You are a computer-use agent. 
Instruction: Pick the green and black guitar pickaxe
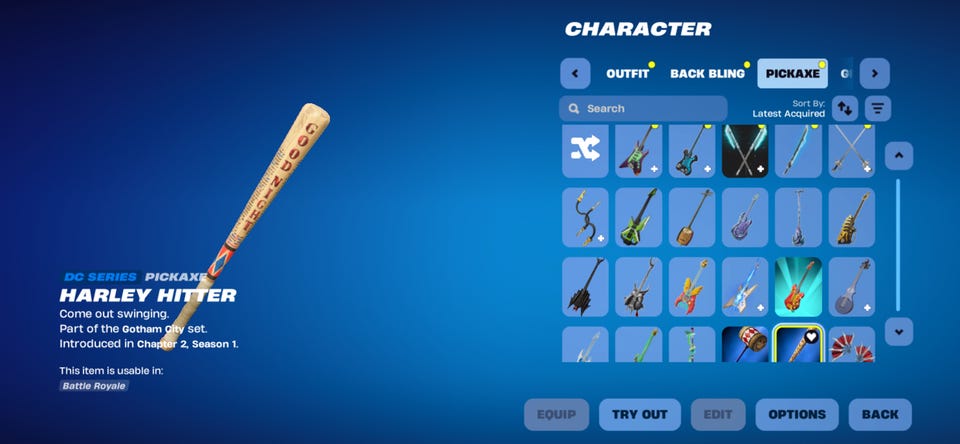click(x=638, y=217)
